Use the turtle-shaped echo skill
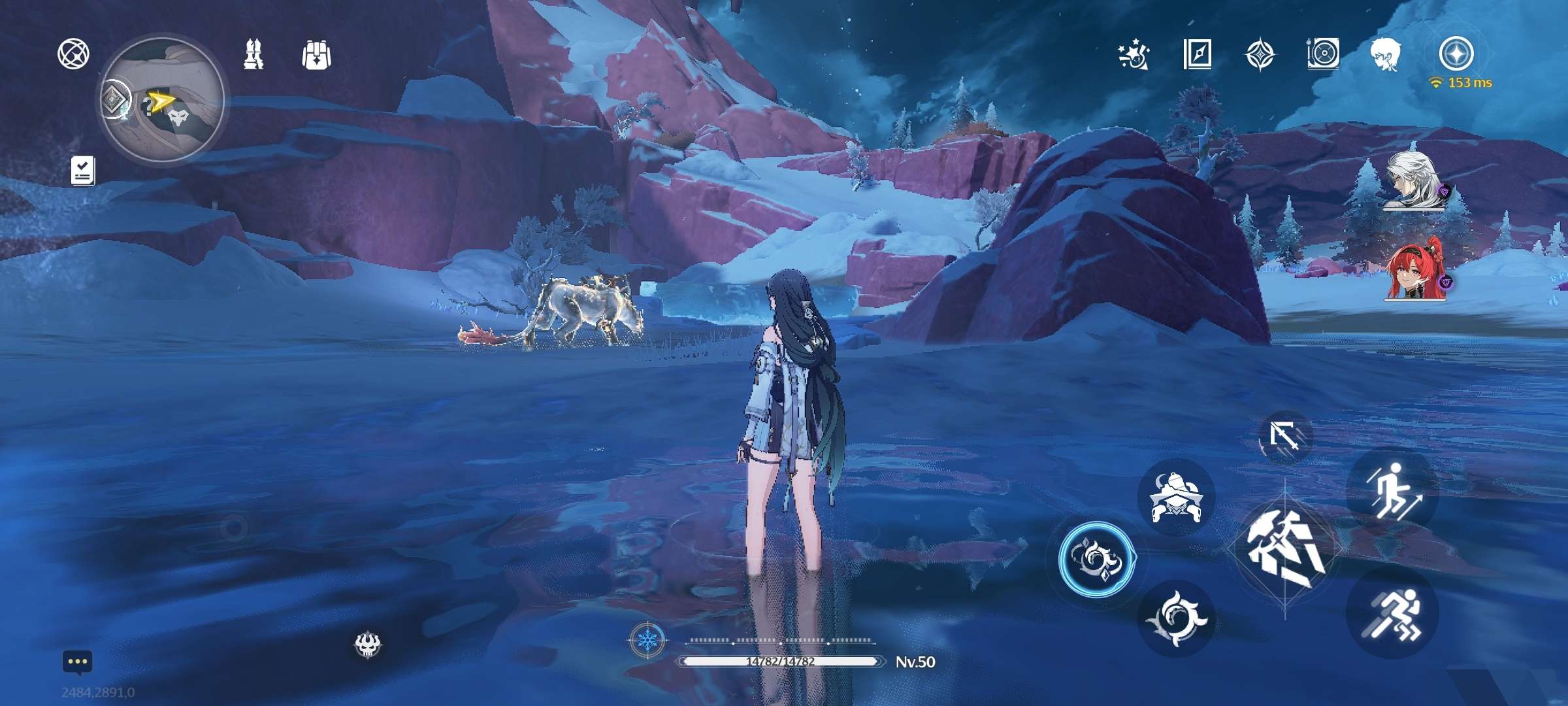1568x706 pixels. point(1176,498)
